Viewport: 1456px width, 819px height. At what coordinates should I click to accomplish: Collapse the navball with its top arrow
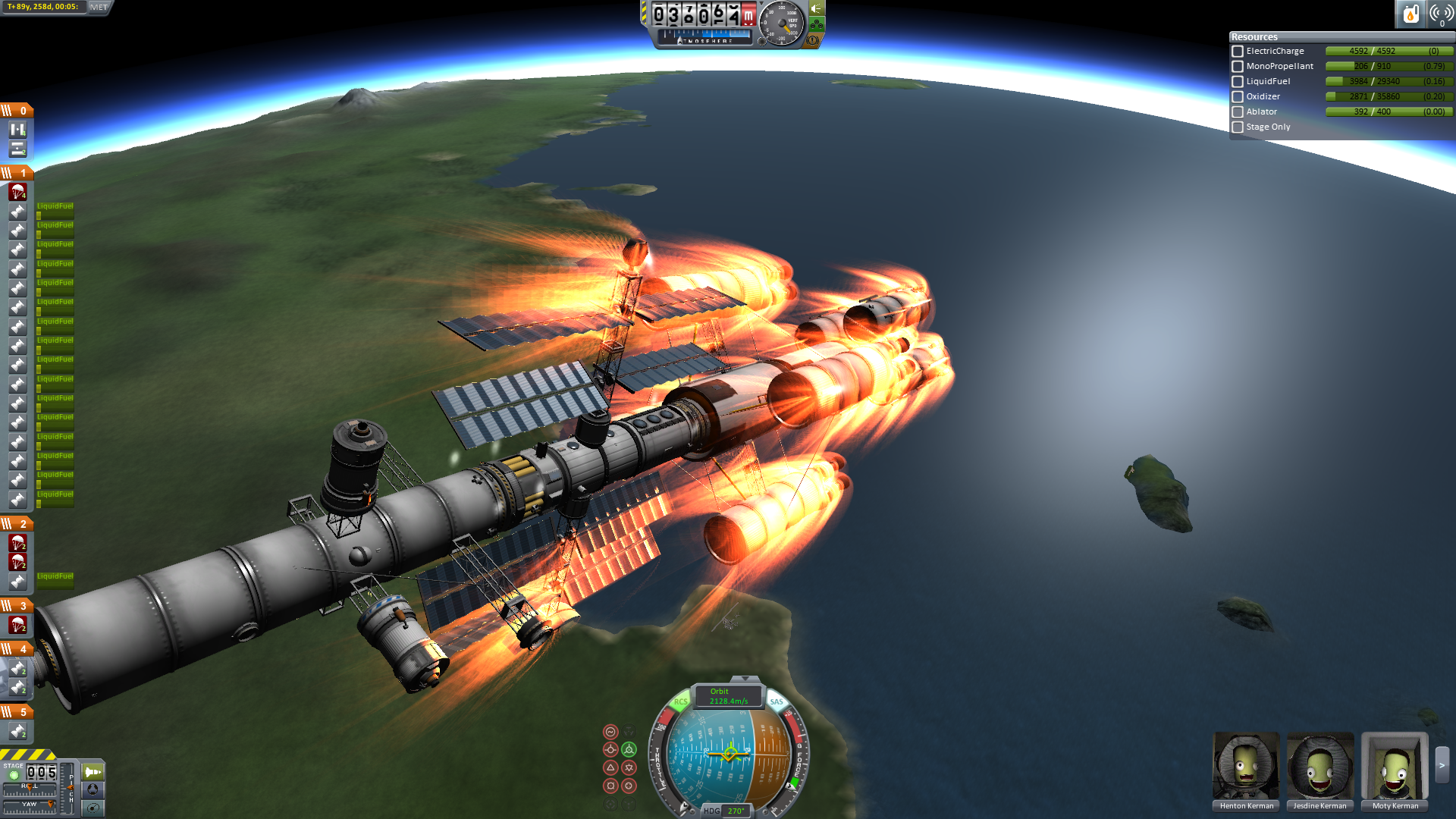[745, 679]
